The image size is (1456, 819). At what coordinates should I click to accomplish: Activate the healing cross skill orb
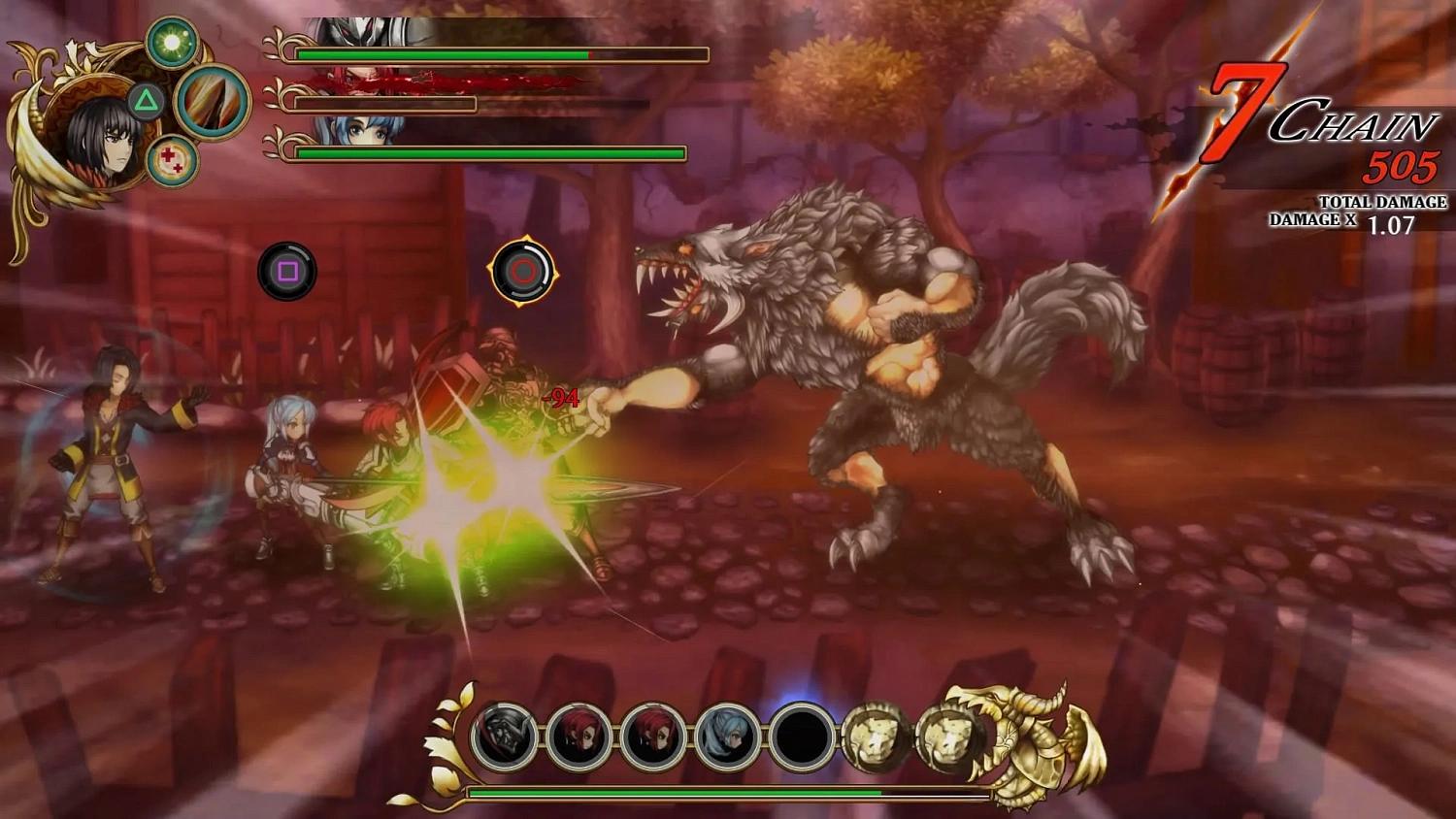point(173,160)
